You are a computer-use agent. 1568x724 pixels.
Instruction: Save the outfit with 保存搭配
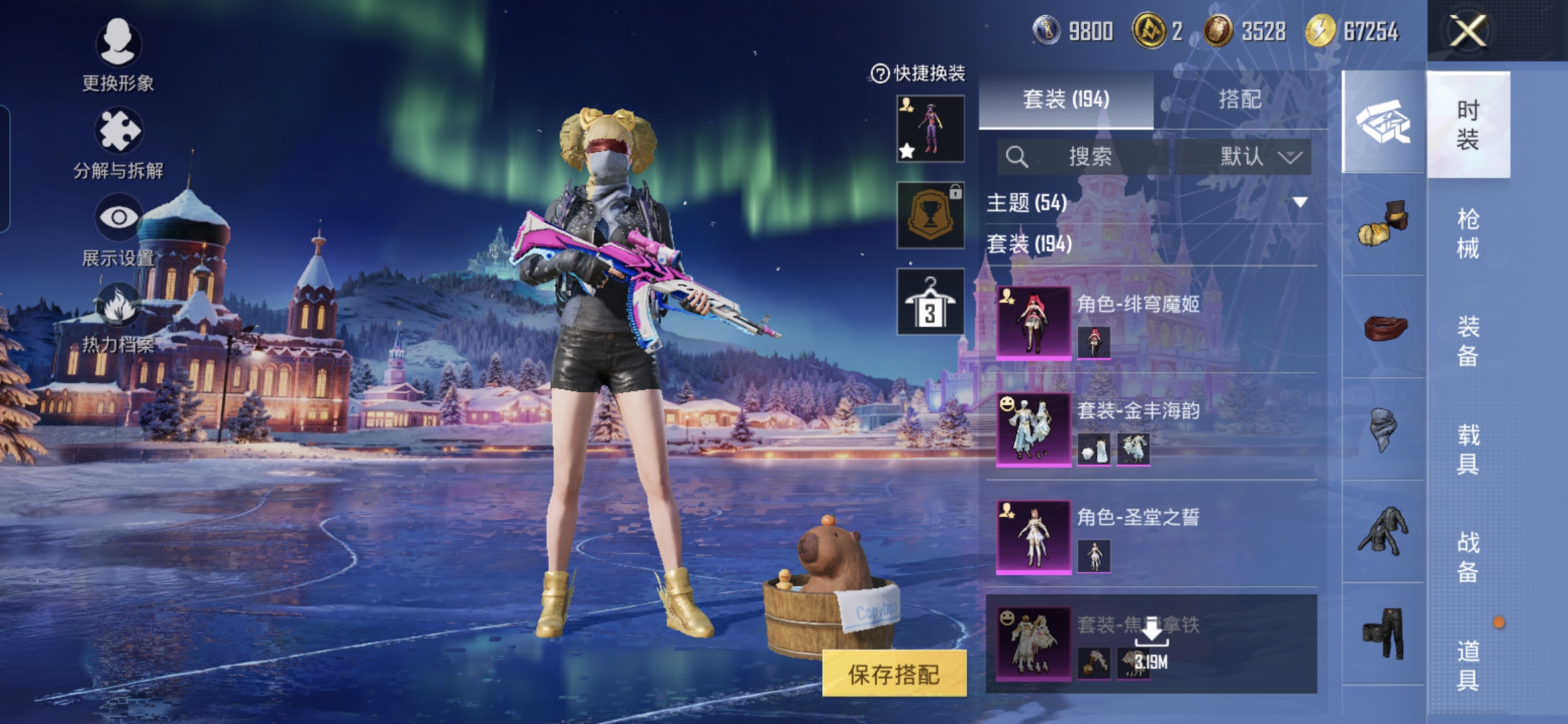point(894,674)
